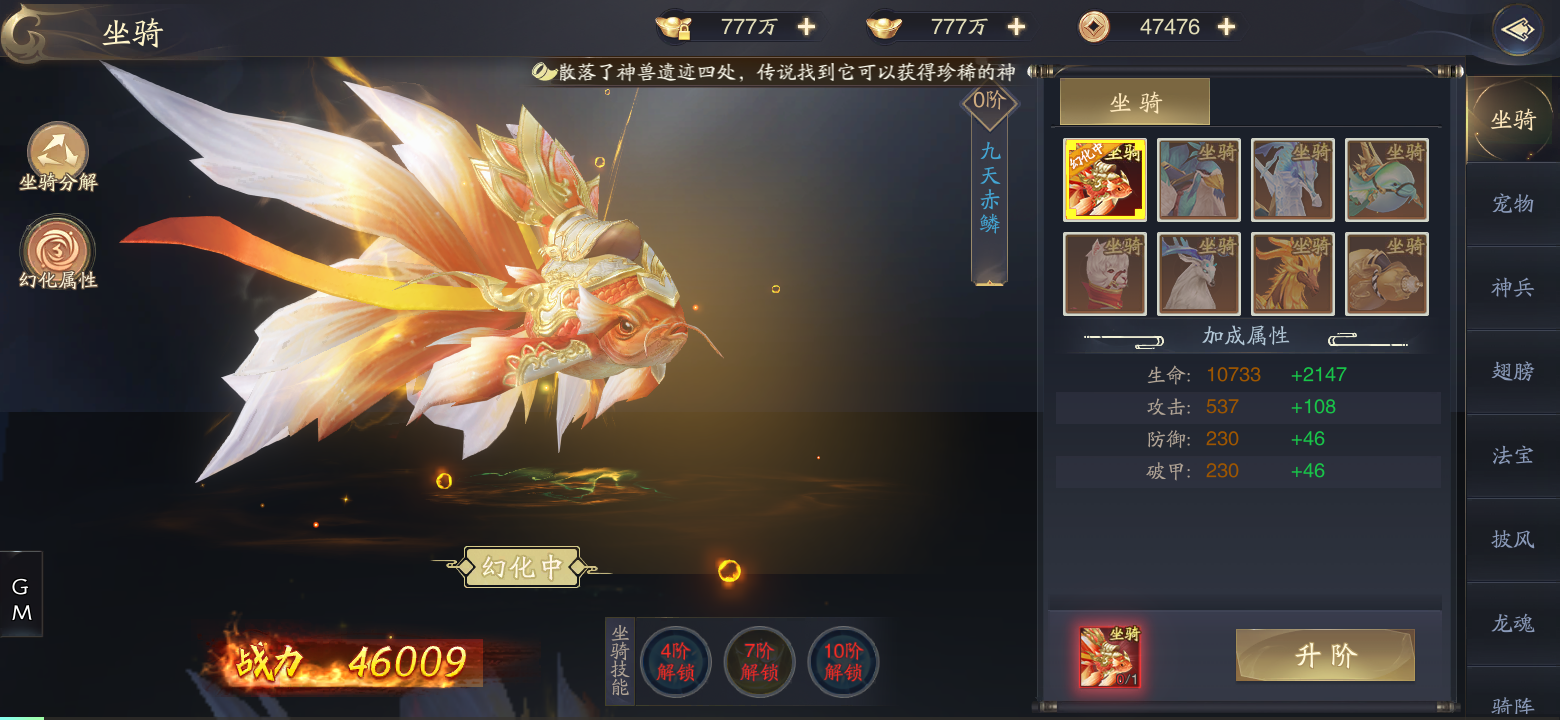Image resolution: width=1560 pixels, height=720 pixels.
Task: Select the equipped 幻化中 mount thumbnail
Action: [1105, 180]
